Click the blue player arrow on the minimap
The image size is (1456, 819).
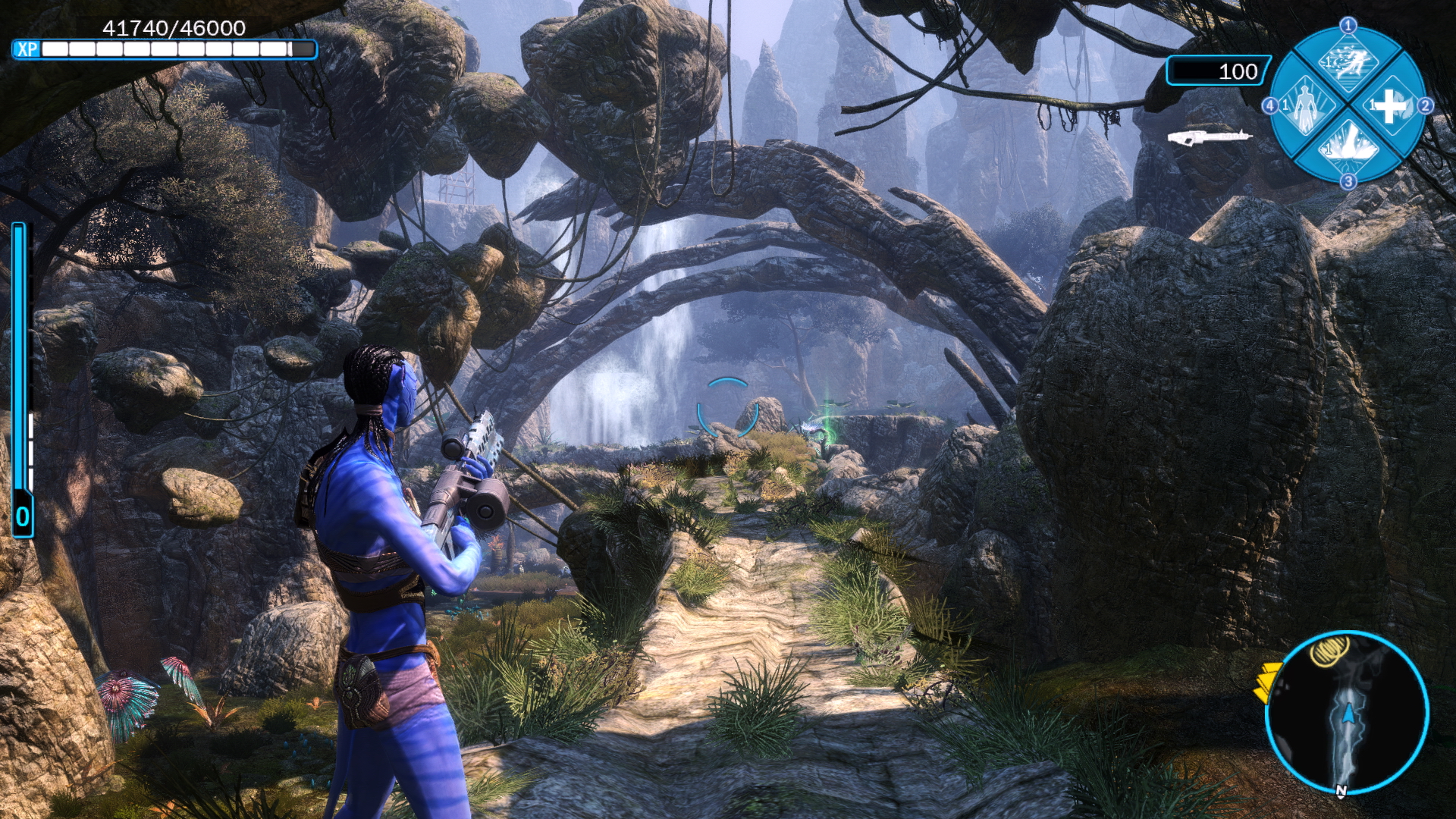pos(1348,713)
